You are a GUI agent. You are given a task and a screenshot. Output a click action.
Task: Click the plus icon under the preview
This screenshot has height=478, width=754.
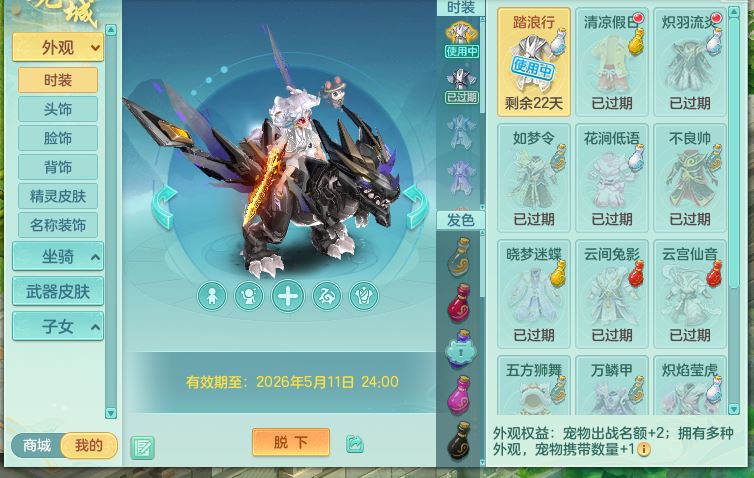point(288,296)
